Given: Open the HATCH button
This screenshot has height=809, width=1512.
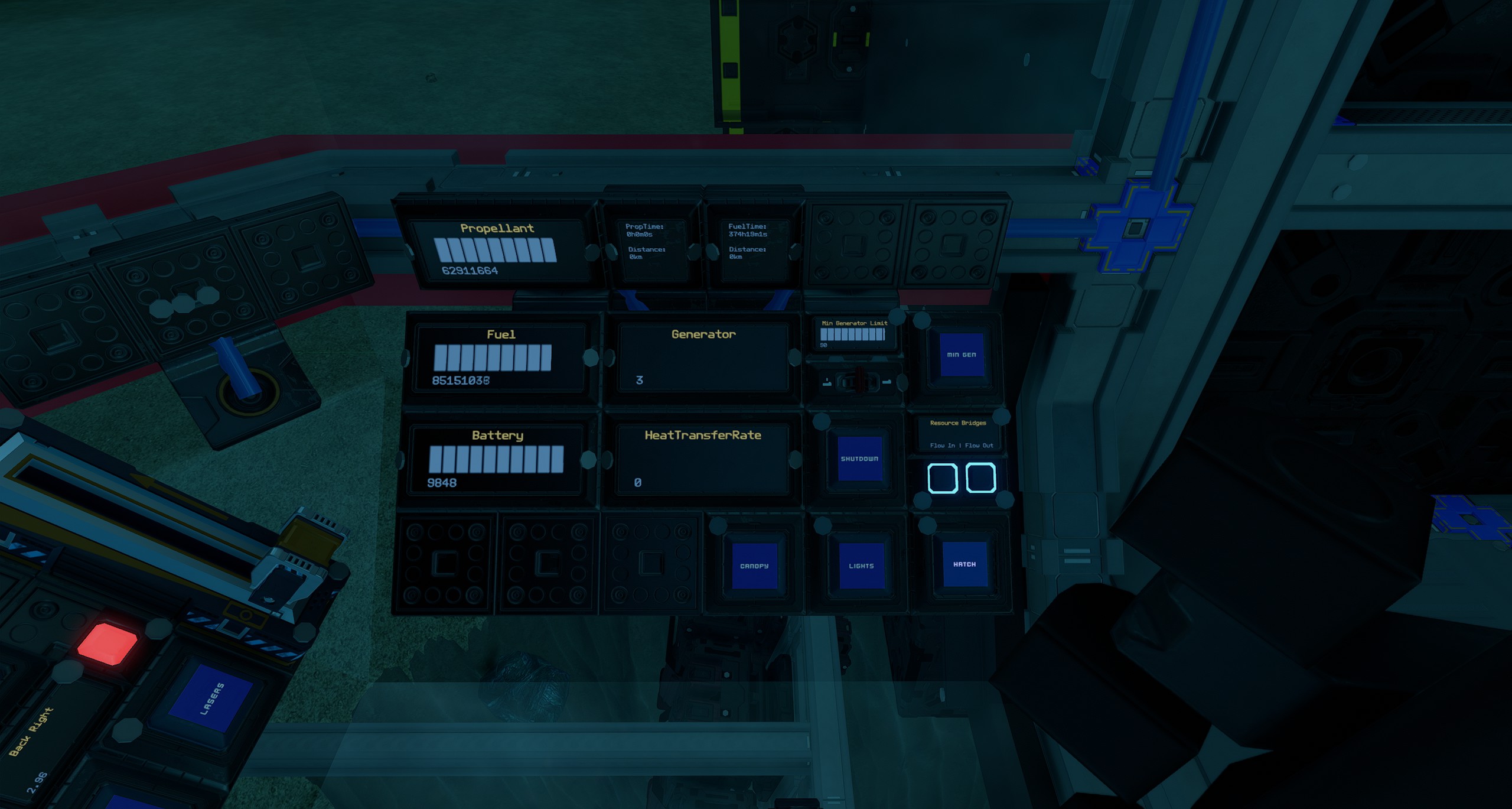Looking at the screenshot, I should point(964,564).
